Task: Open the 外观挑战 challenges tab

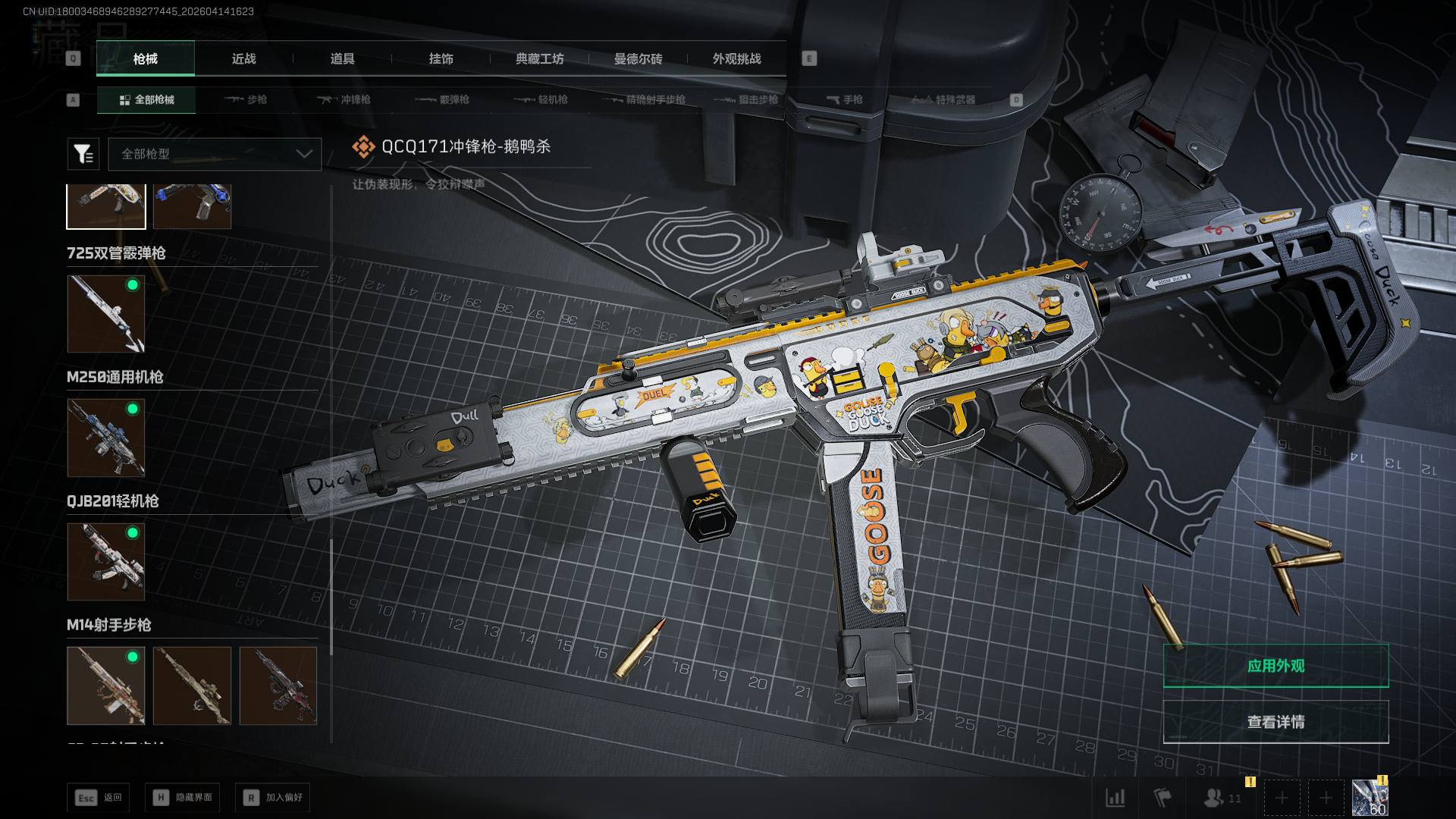Action: point(736,58)
